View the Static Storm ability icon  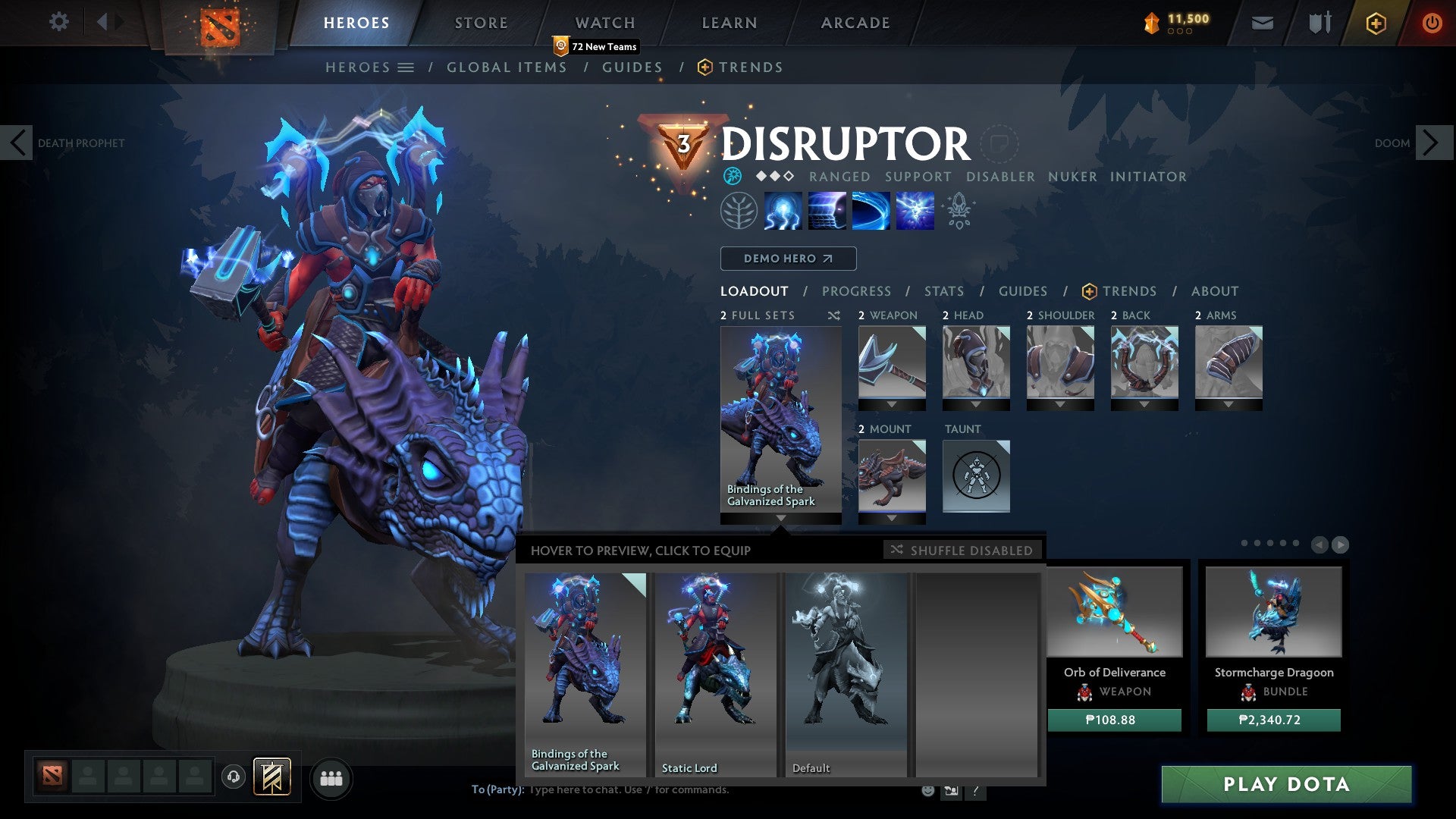point(915,211)
